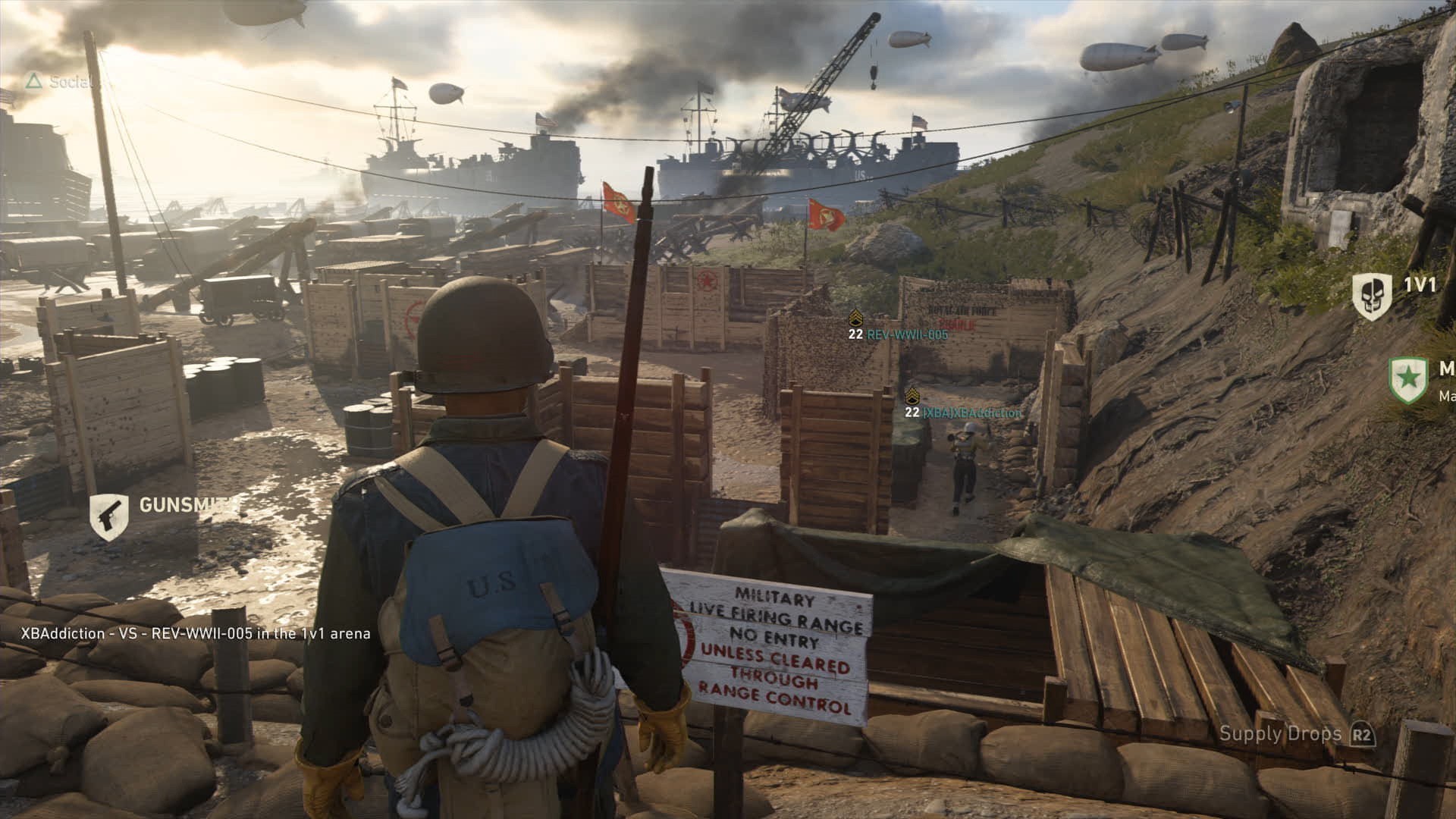Click the green star shield marker
The image size is (1456, 819).
[1407, 380]
